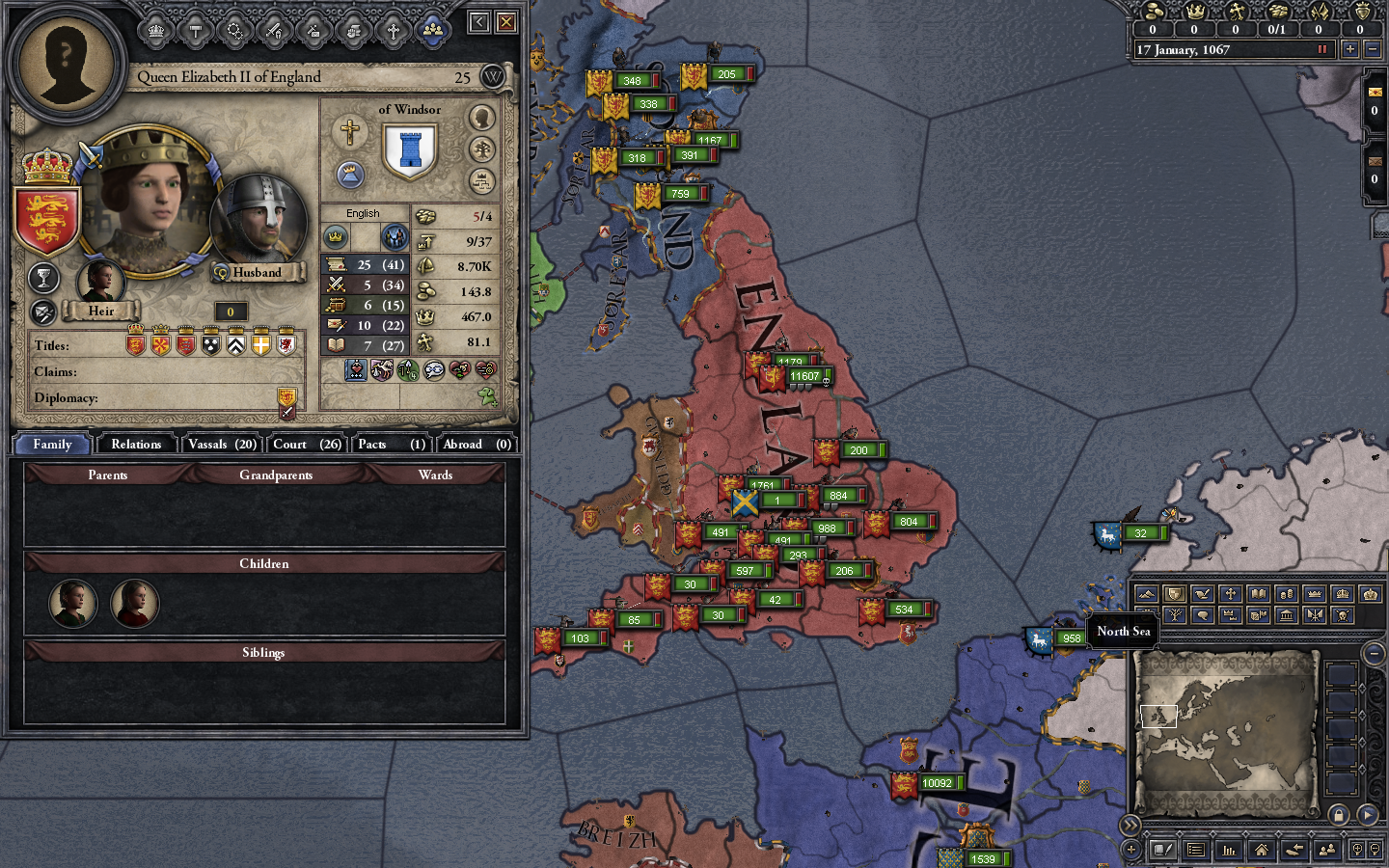
Task: Collapse the minimap panel
Action: tap(1374, 654)
